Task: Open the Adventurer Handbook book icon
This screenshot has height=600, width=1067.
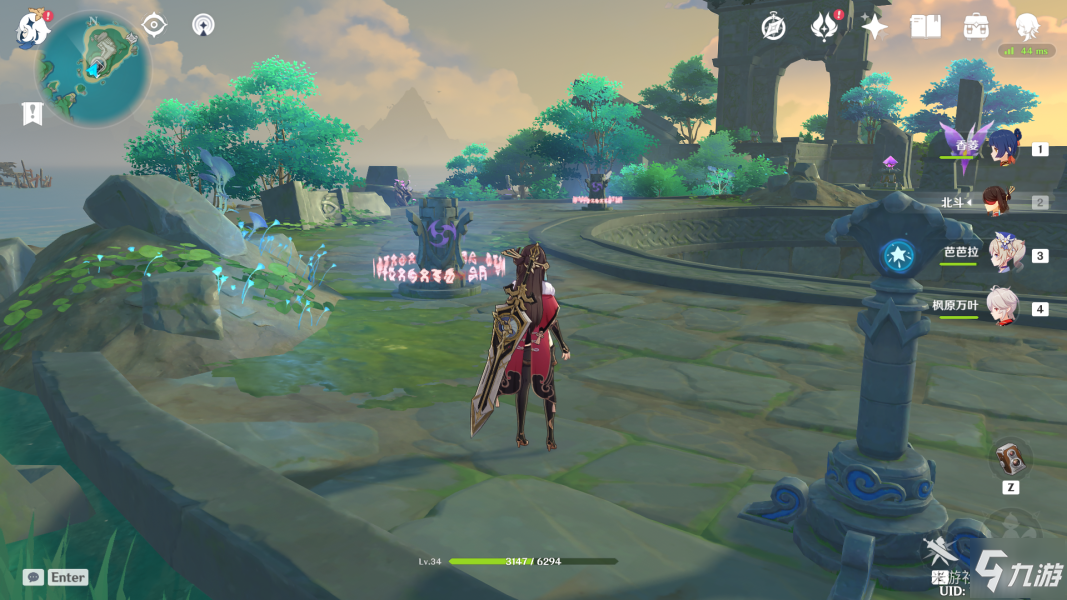Action: (x=926, y=27)
